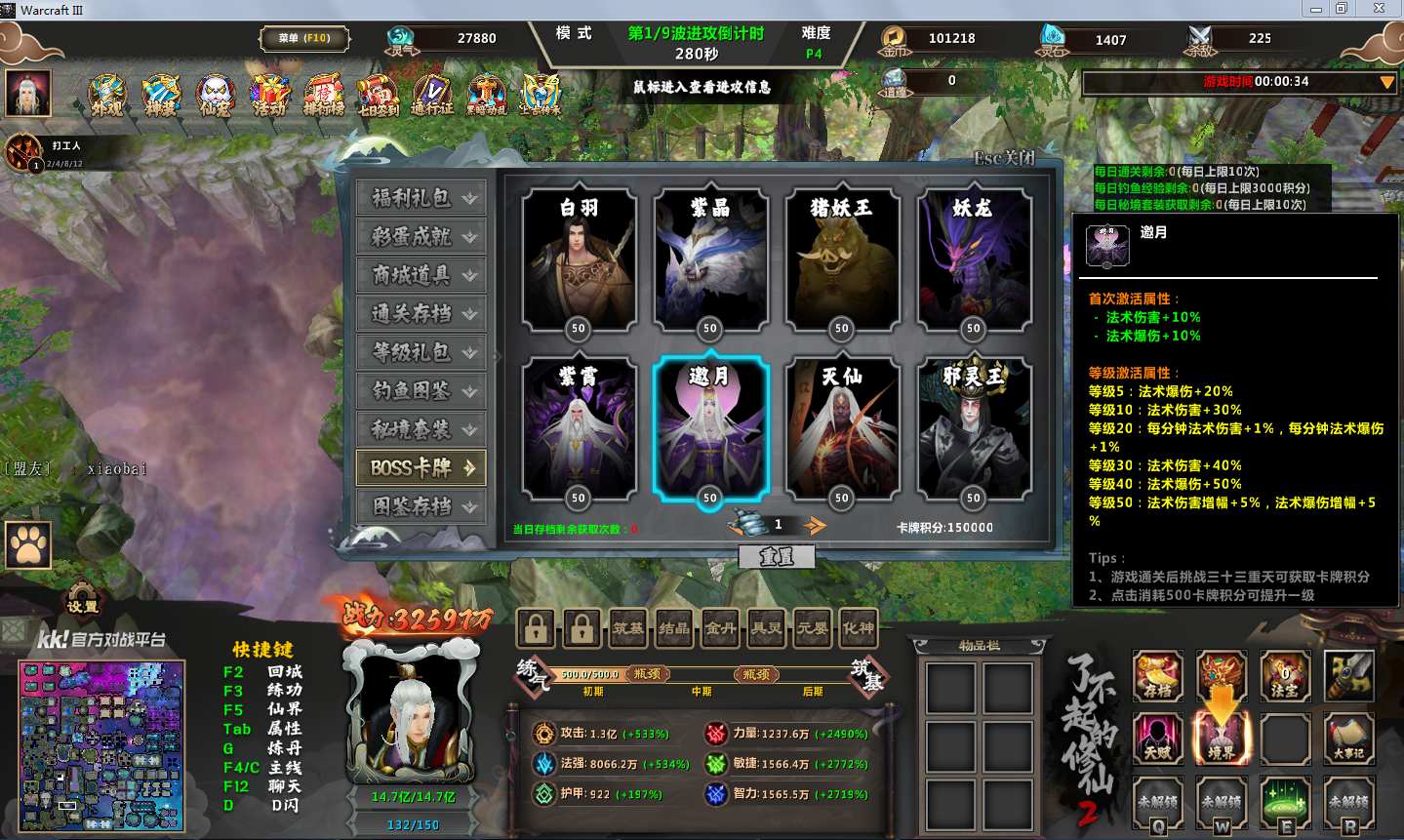Image resolution: width=1404 pixels, height=840 pixels.
Task: Open the 七日签到 sign-in icon
Action: click(x=378, y=96)
